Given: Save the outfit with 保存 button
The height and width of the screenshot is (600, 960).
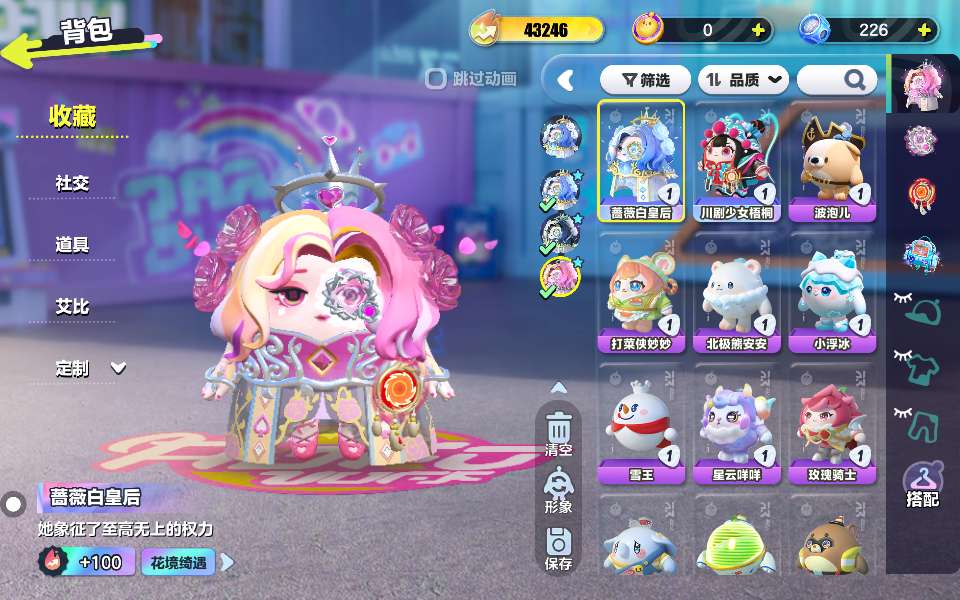Looking at the screenshot, I should [559, 548].
